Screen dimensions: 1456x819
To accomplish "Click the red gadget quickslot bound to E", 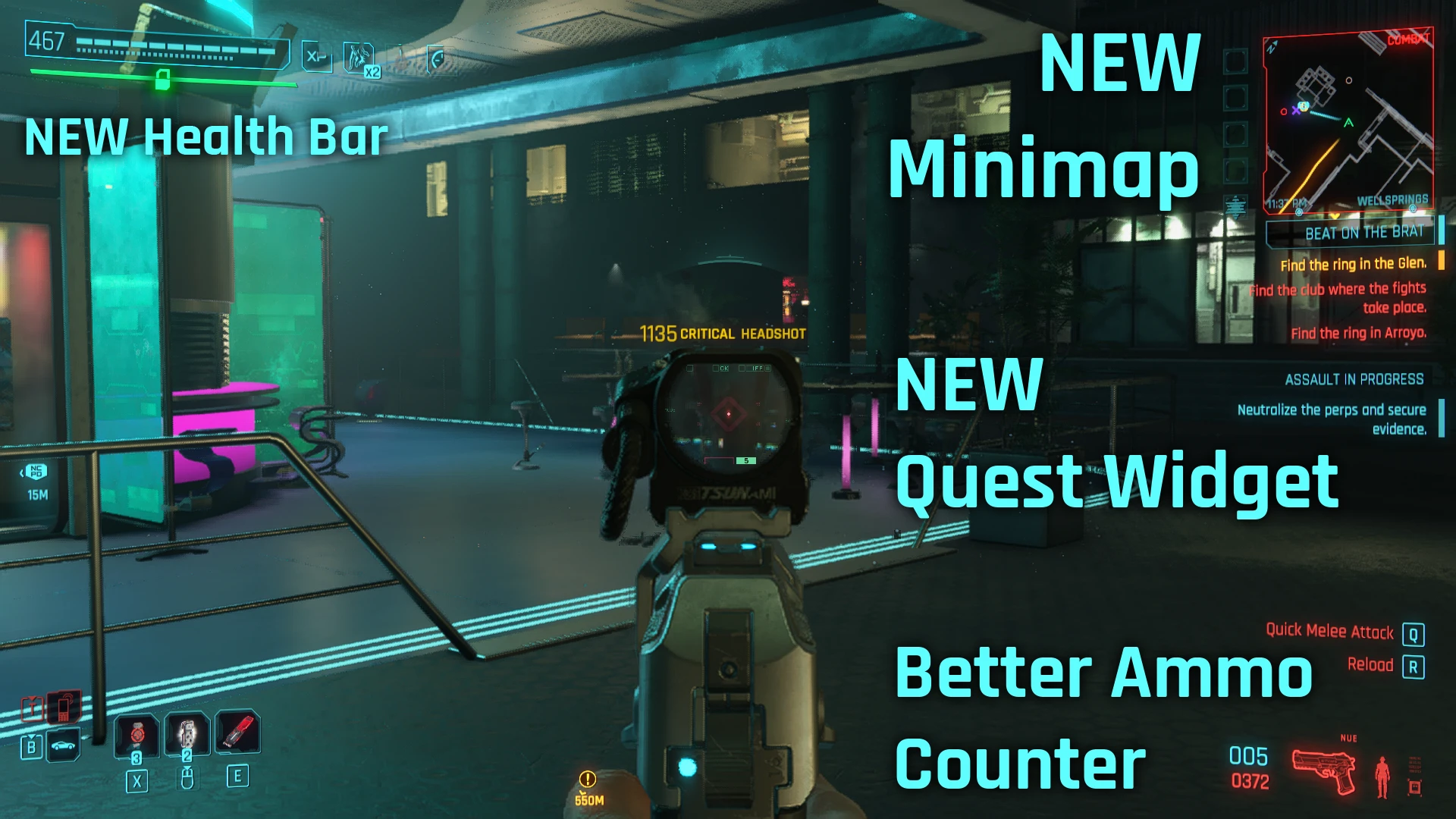I will click(239, 732).
